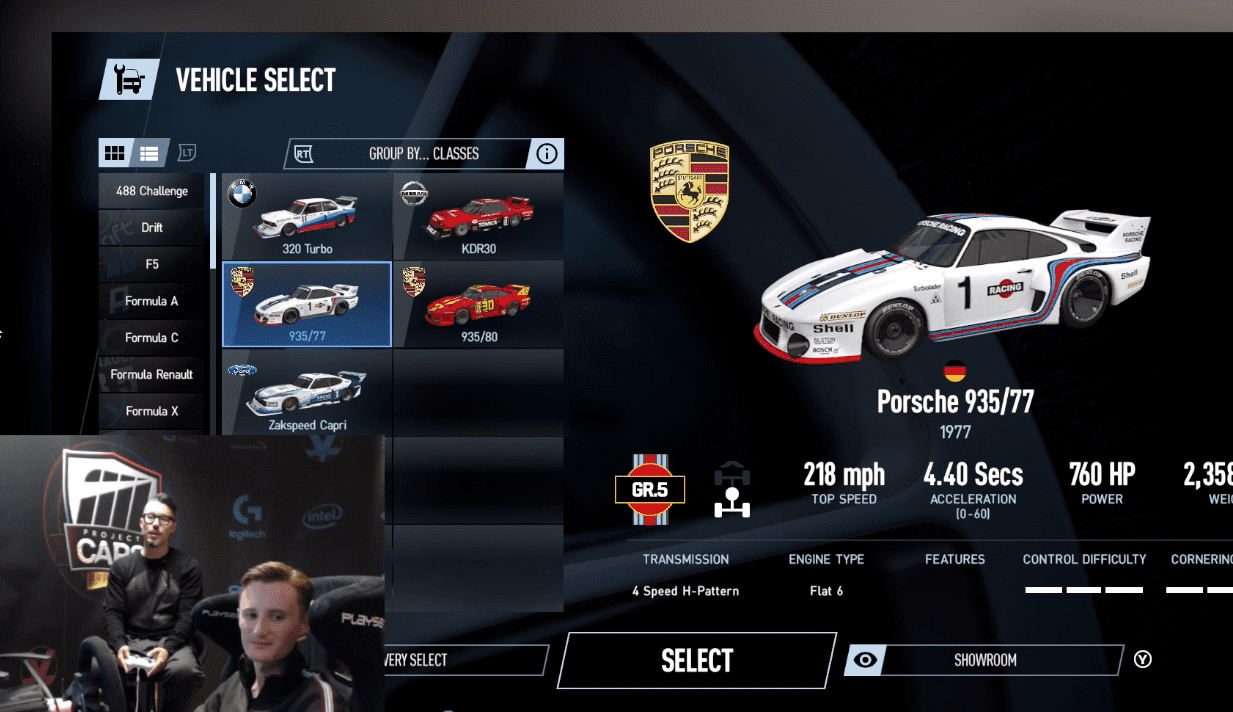Show info with the circled i icon
Viewport: 1233px width, 712px height.
pyautogui.click(x=547, y=154)
